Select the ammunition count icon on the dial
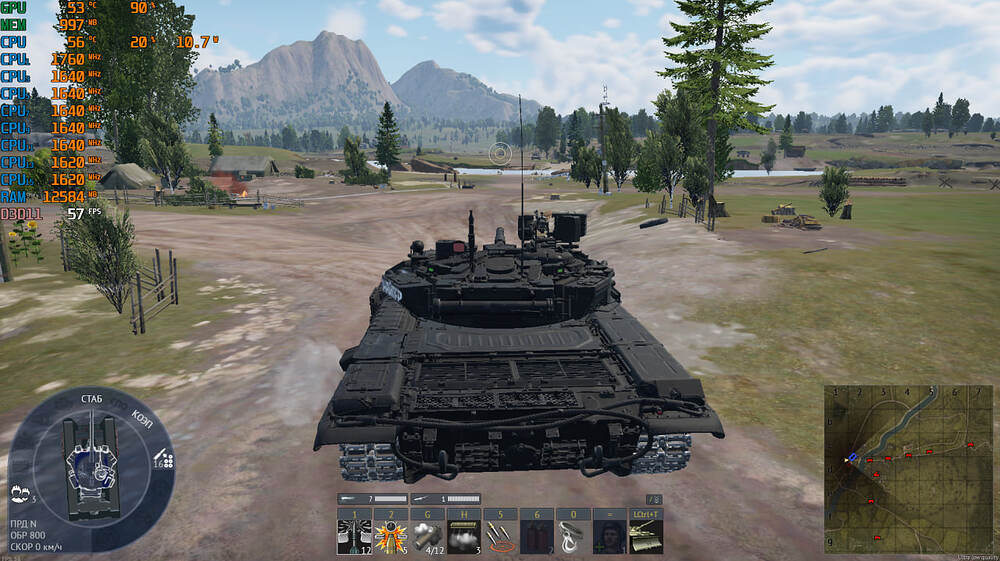Image resolution: width=1000 pixels, height=561 pixels. coord(163,461)
